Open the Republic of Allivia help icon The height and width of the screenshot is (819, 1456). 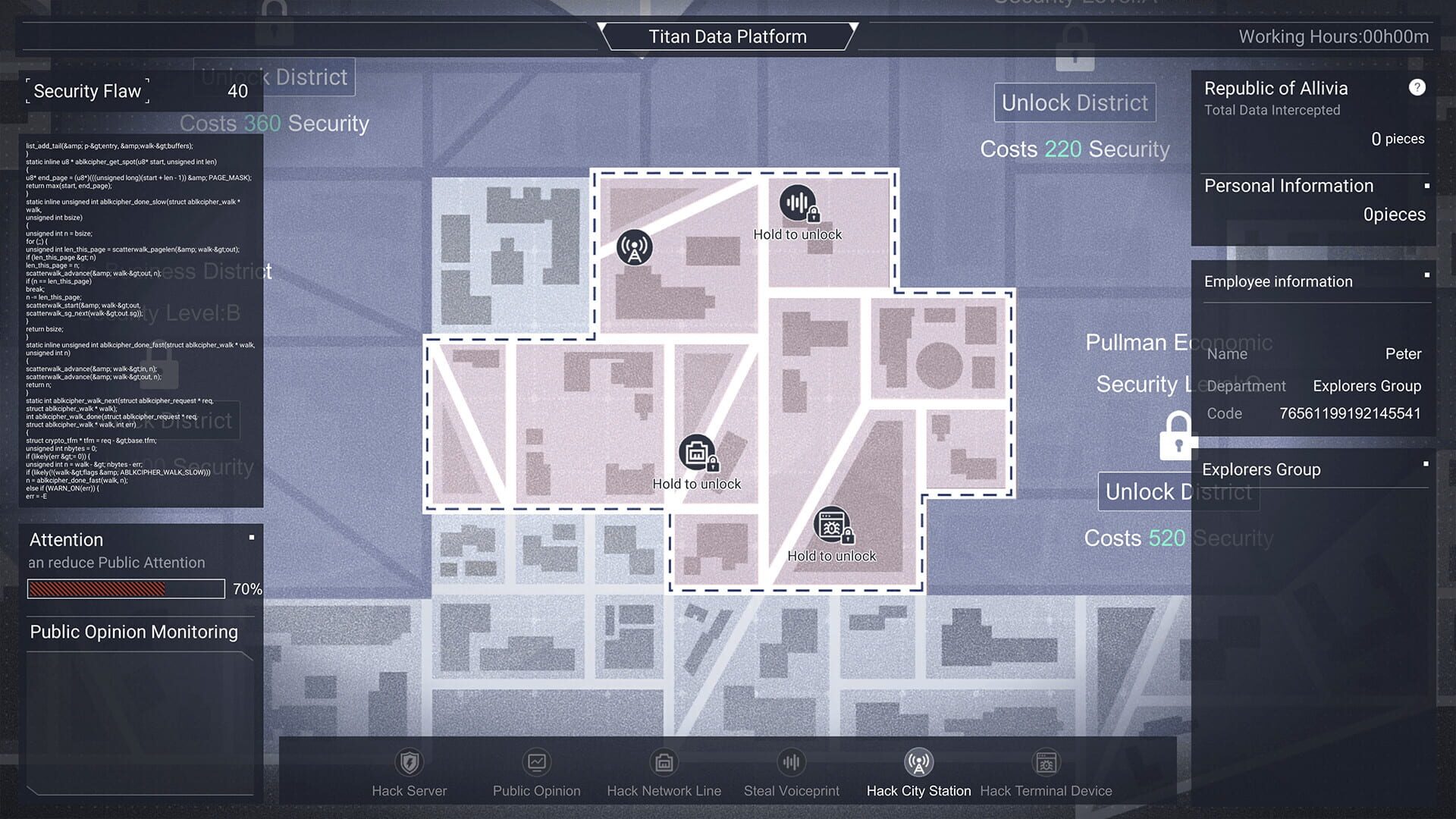1417,87
